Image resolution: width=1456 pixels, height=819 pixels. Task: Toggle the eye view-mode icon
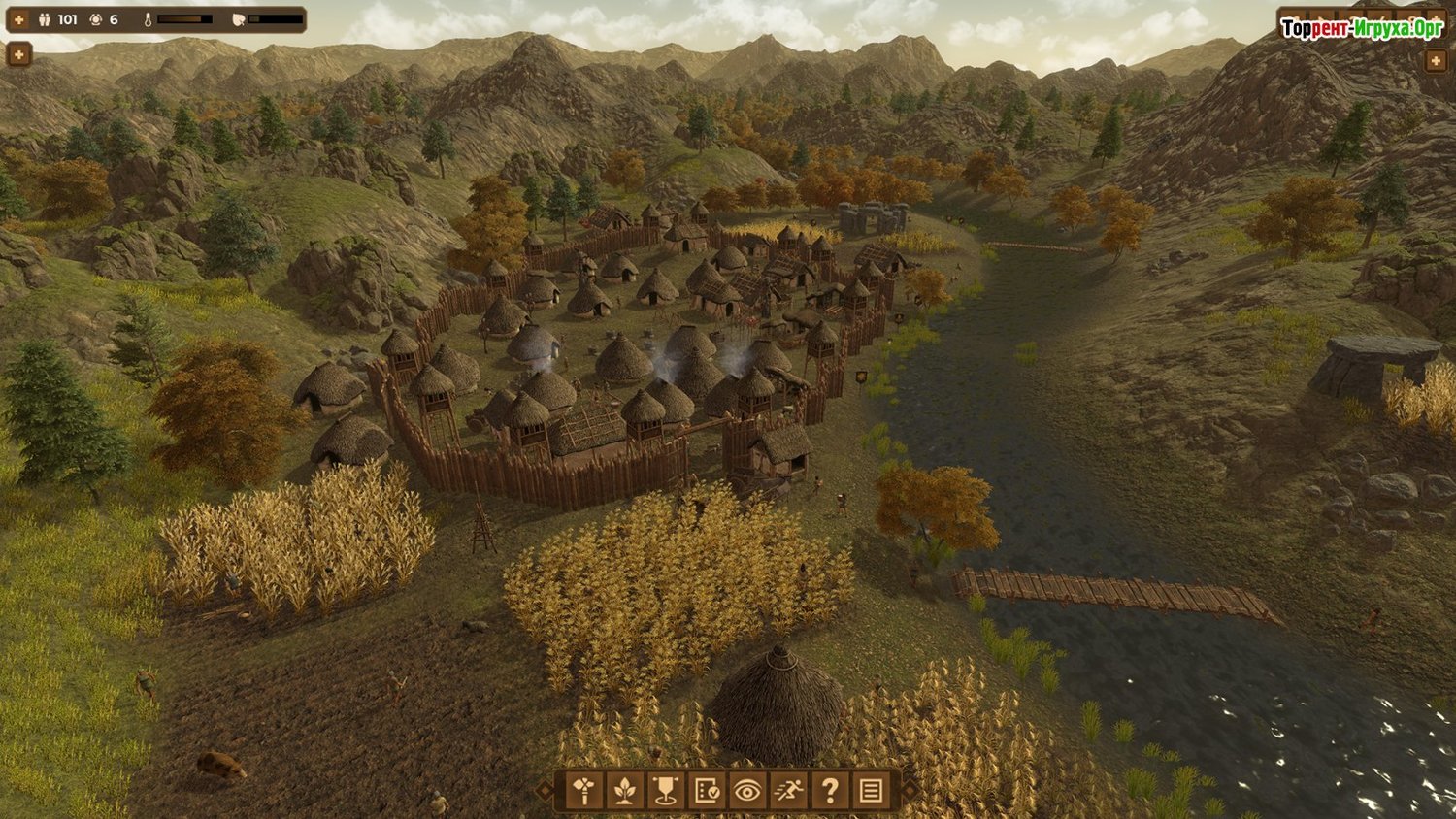point(747,791)
